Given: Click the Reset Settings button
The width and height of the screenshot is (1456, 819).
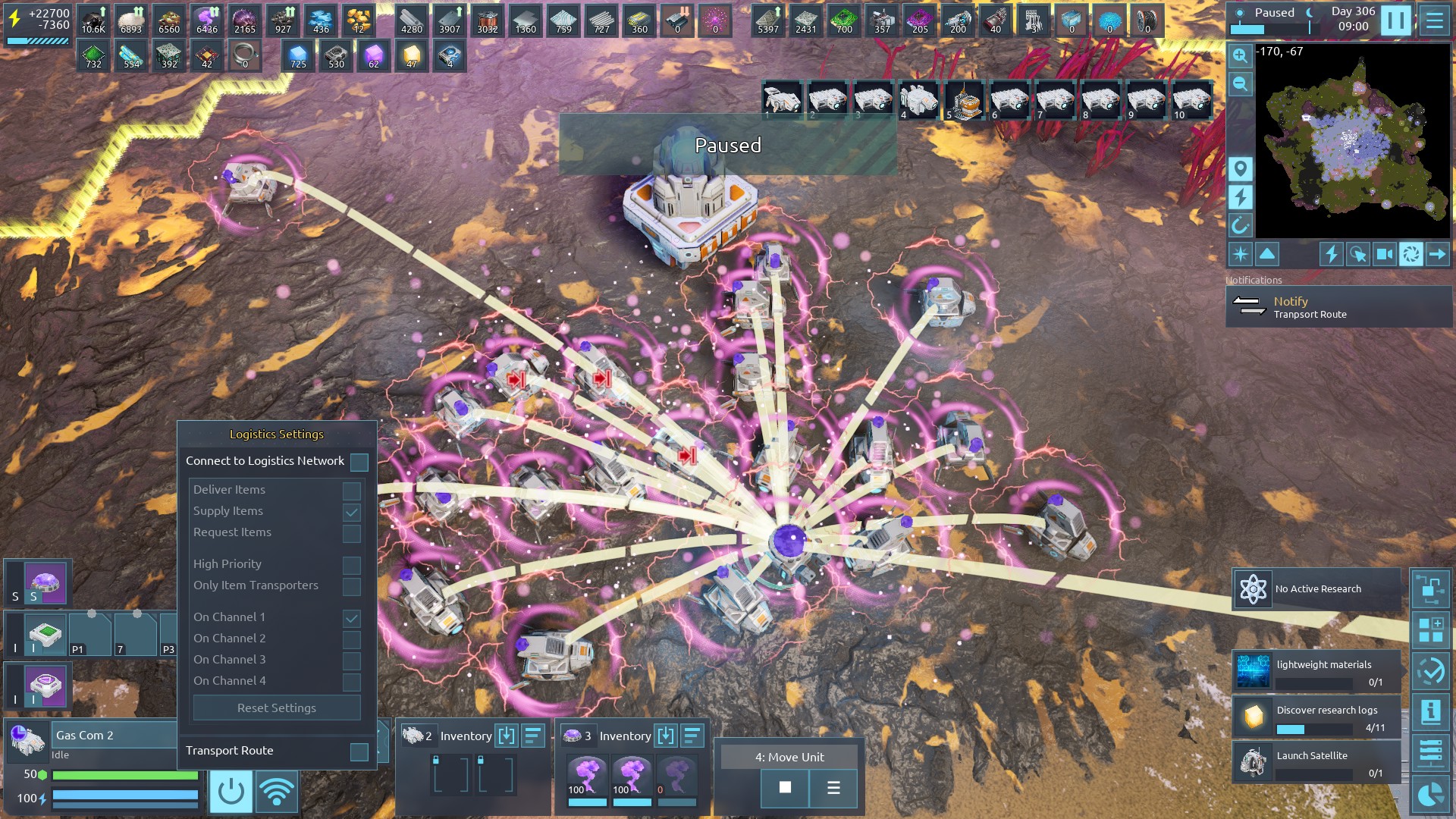Looking at the screenshot, I should tap(277, 708).
